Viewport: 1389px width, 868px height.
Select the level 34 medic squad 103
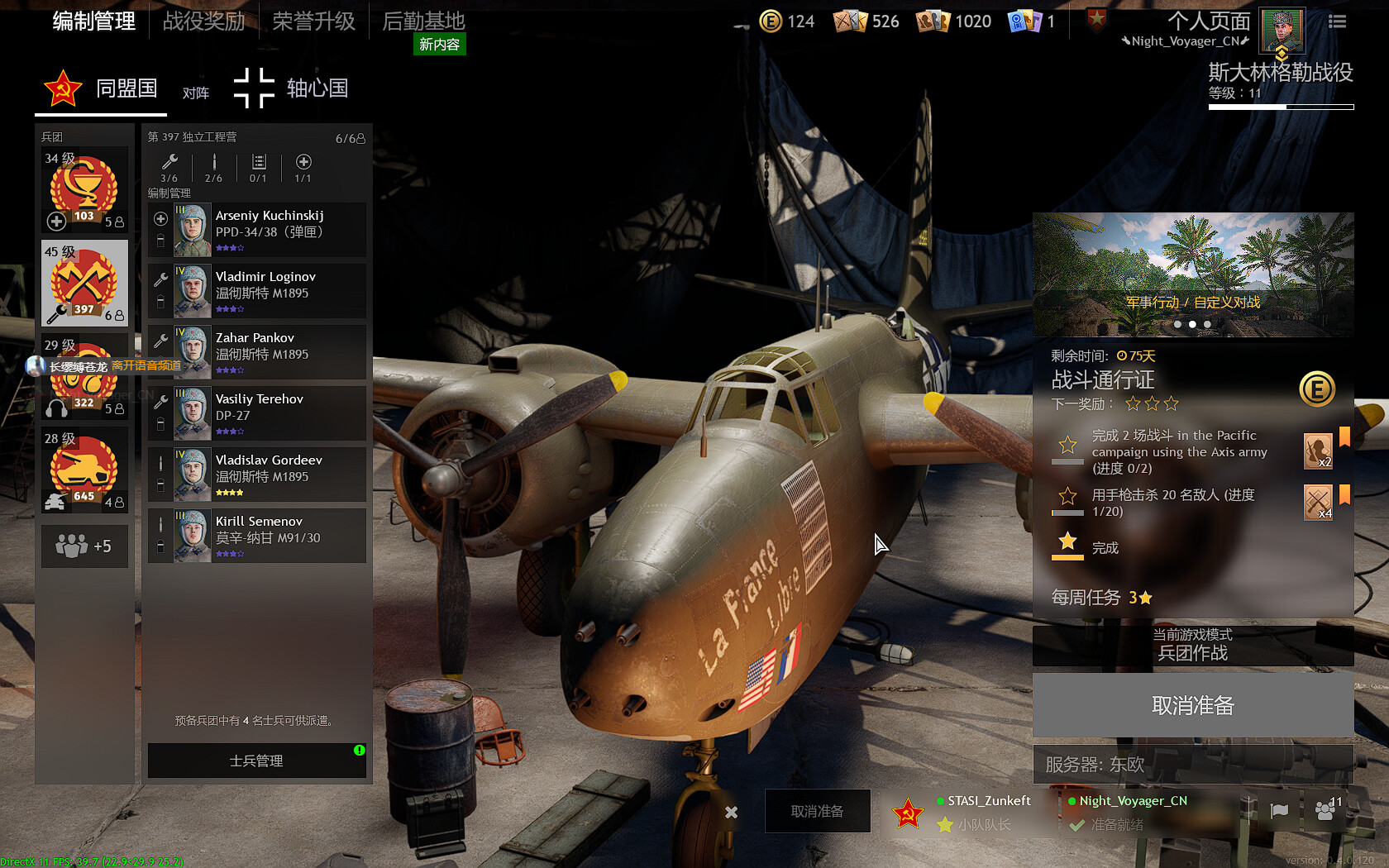(84, 190)
